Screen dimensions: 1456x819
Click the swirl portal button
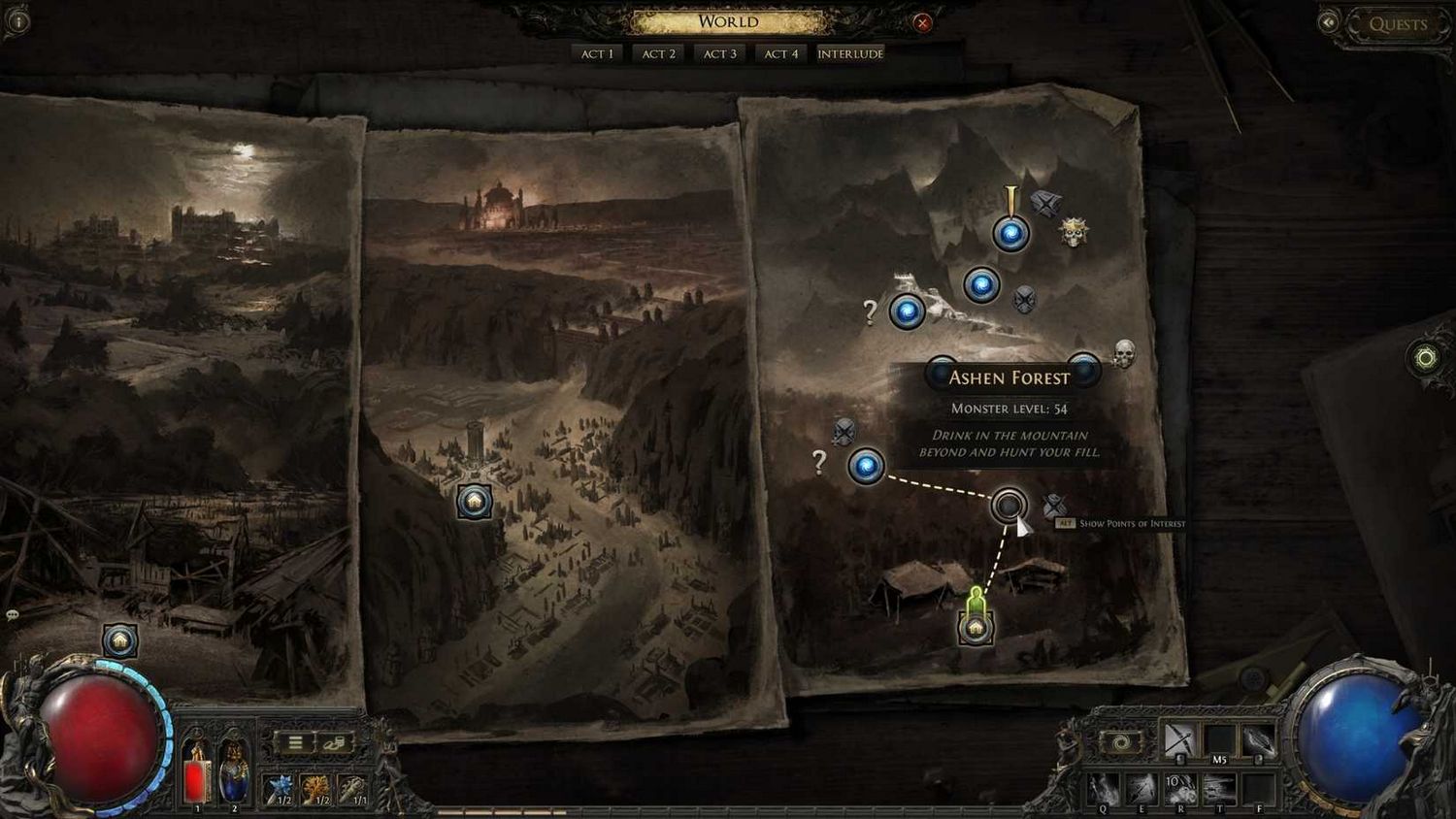pos(1120,743)
